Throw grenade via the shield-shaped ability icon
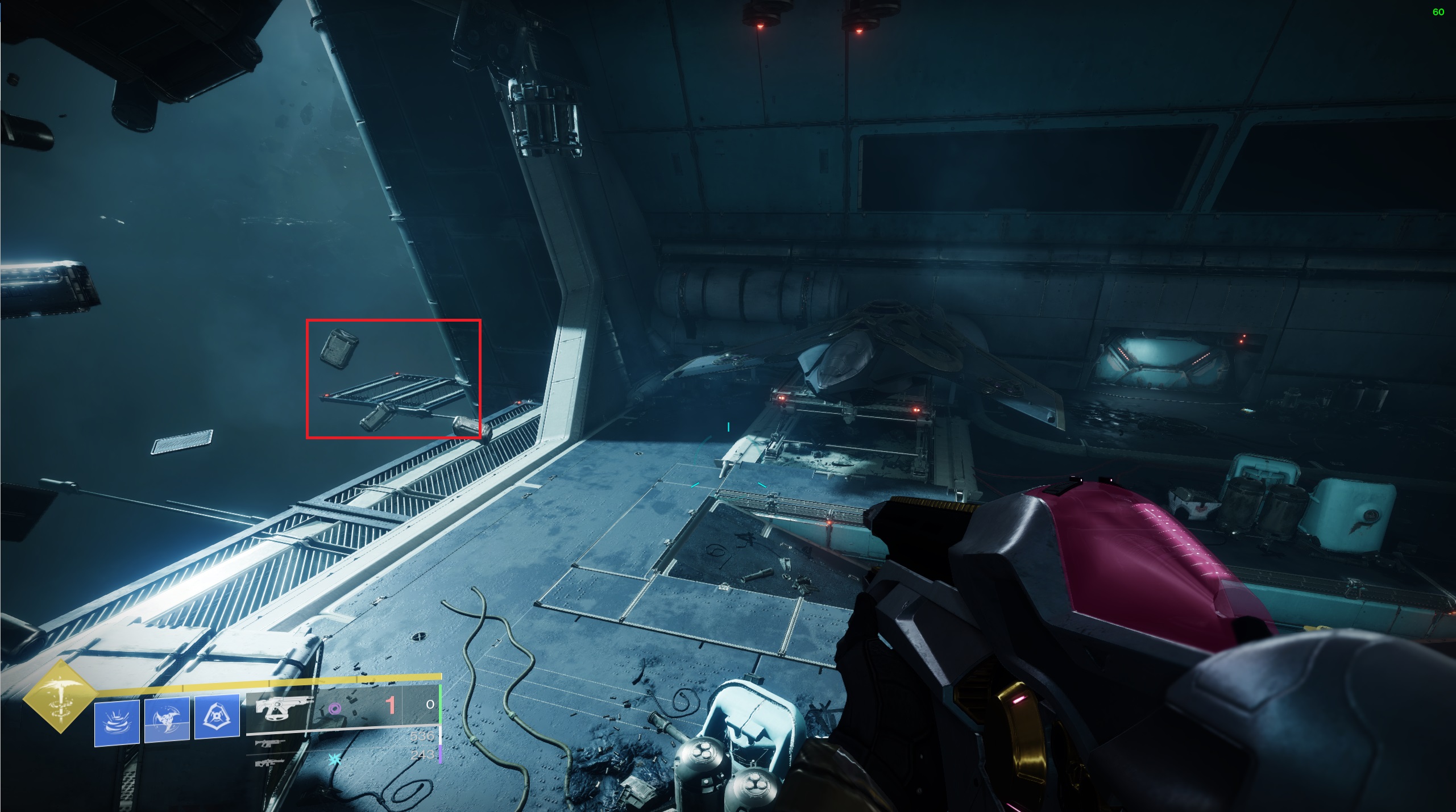Viewport: 1456px width, 812px height. 217,717
